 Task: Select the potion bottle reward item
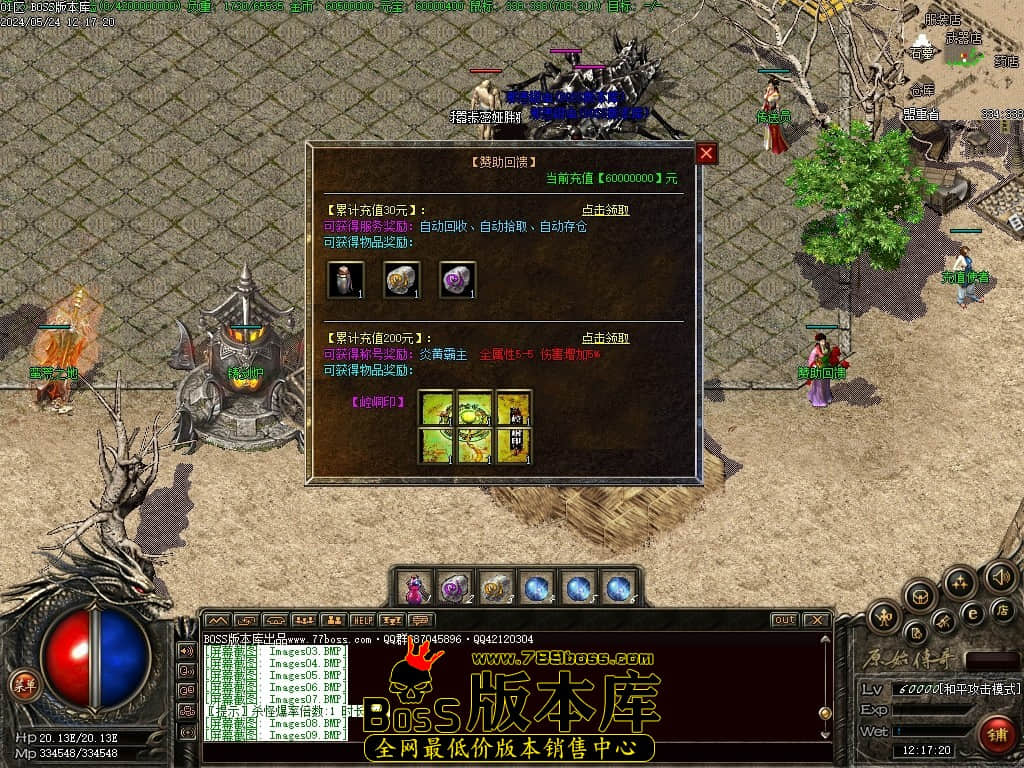(x=346, y=280)
